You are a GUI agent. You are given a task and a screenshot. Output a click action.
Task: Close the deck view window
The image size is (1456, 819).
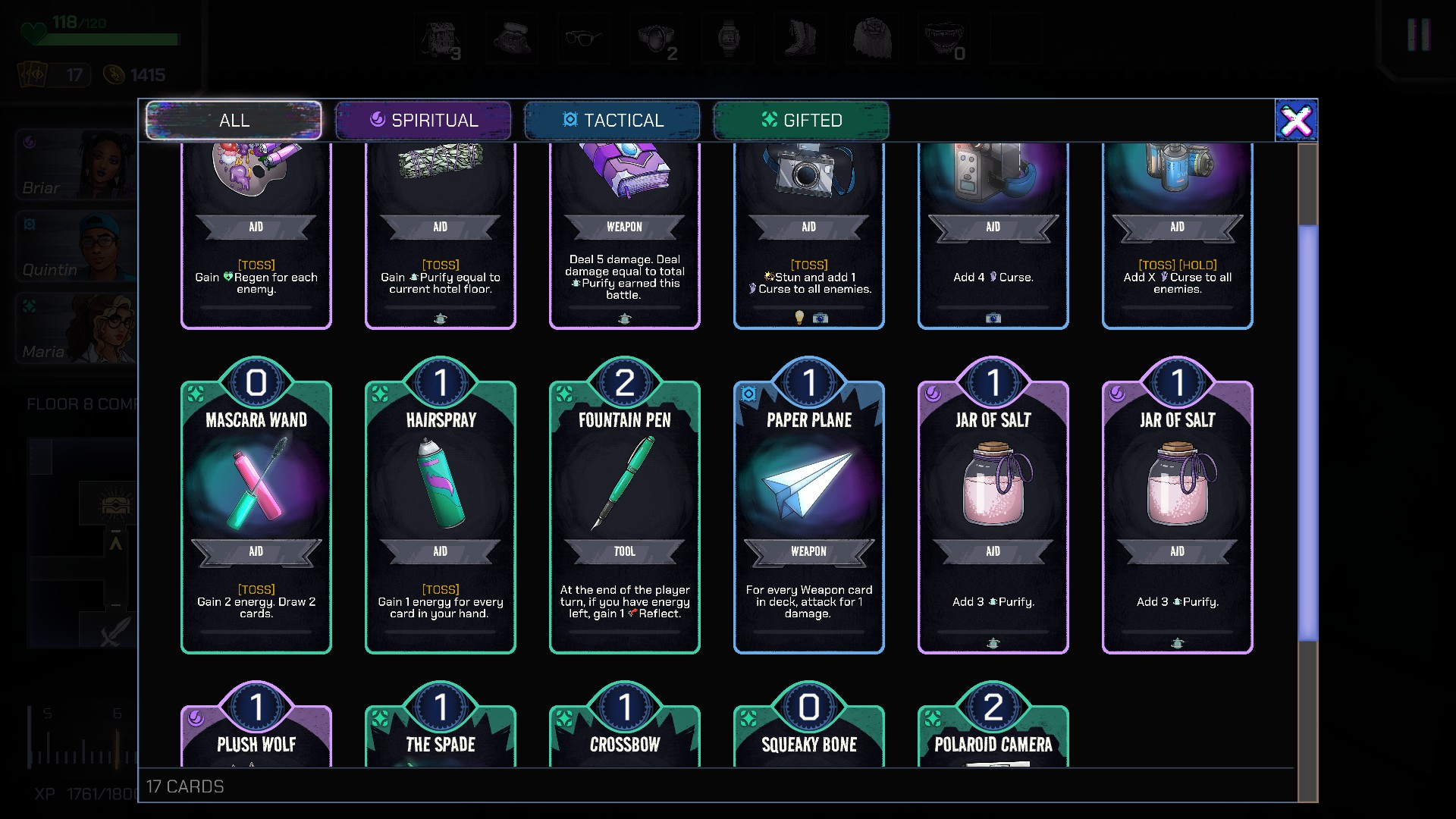pos(1296,121)
